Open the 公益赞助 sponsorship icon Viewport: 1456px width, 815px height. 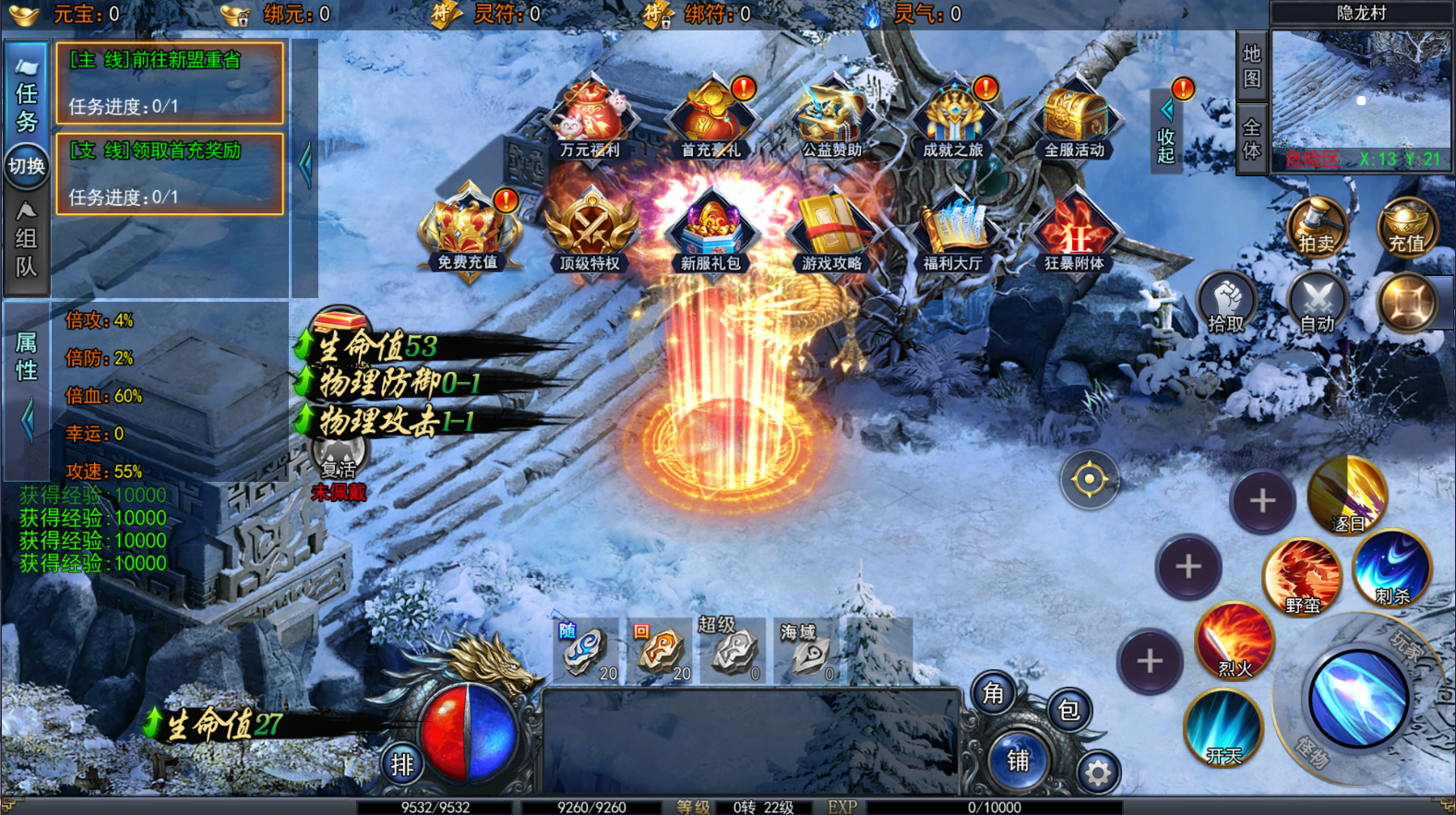click(x=831, y=120)
